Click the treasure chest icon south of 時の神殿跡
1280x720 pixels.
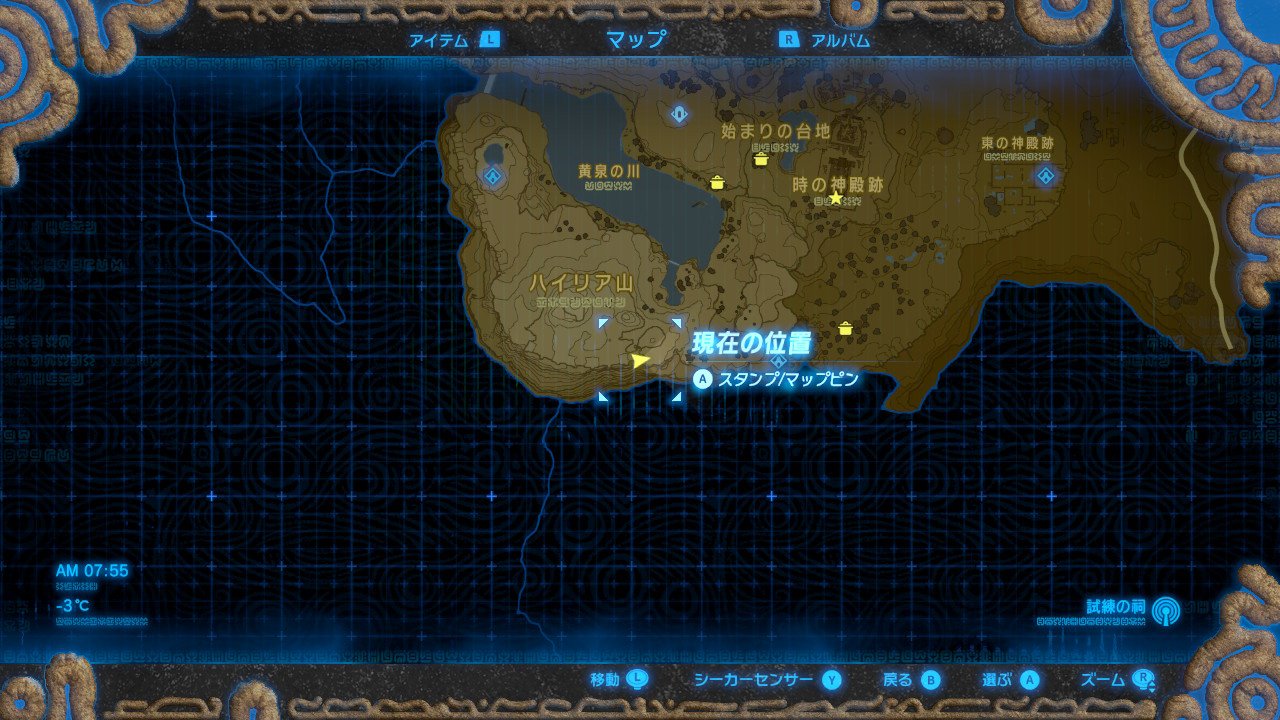[846, 326]
